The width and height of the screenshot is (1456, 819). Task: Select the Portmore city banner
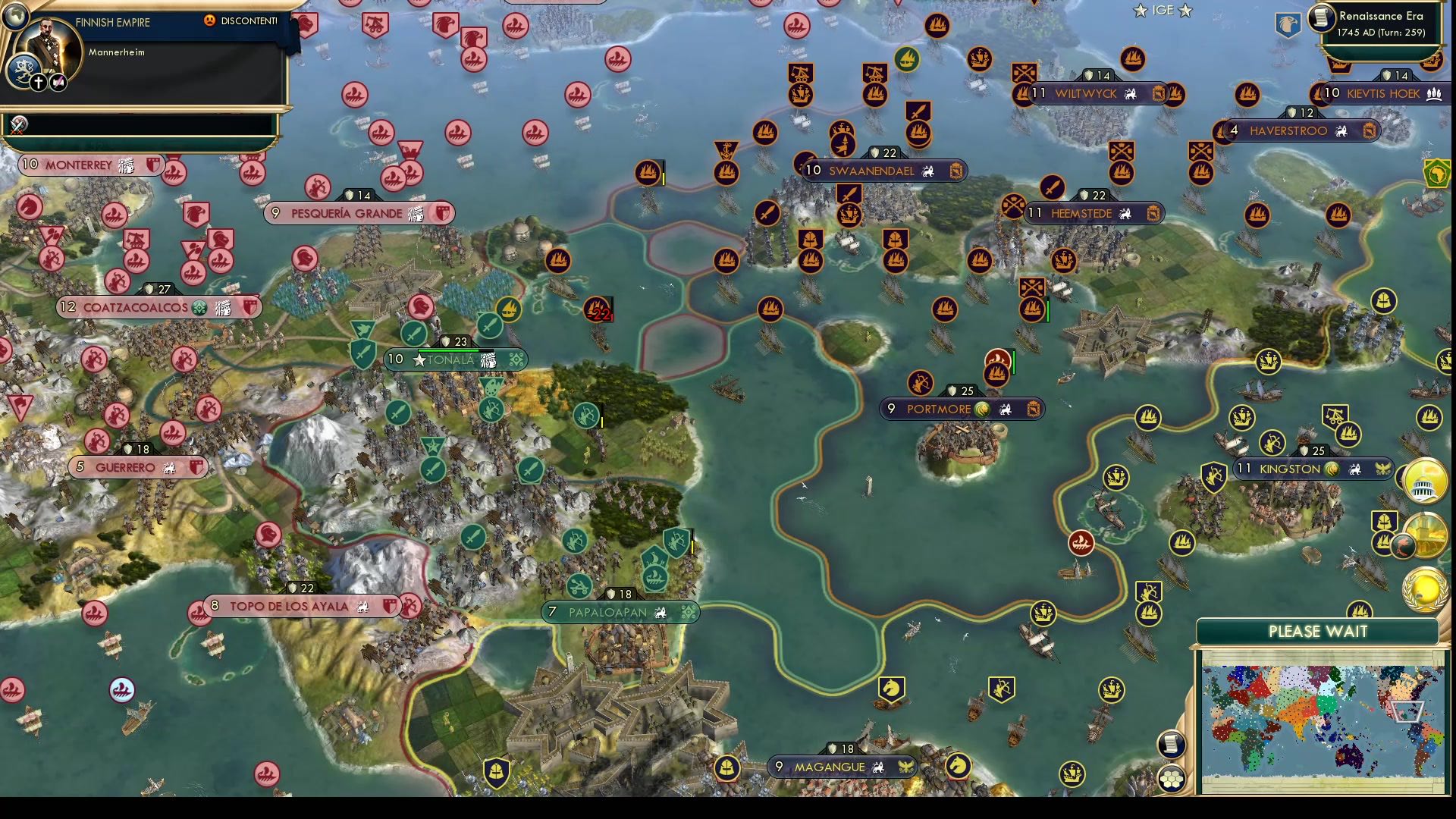pos(959,408)
